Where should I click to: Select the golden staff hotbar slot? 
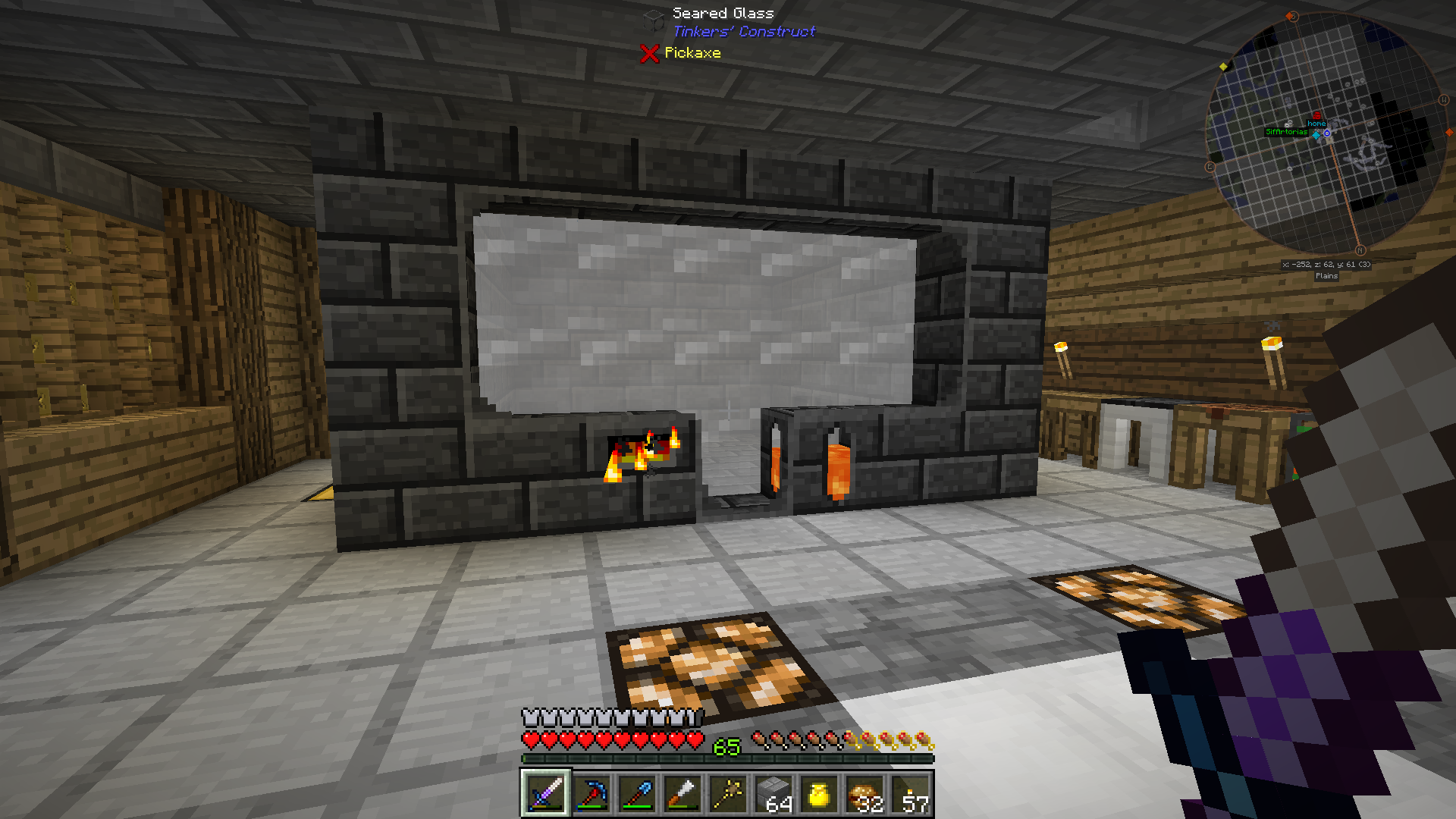(727, 794)
